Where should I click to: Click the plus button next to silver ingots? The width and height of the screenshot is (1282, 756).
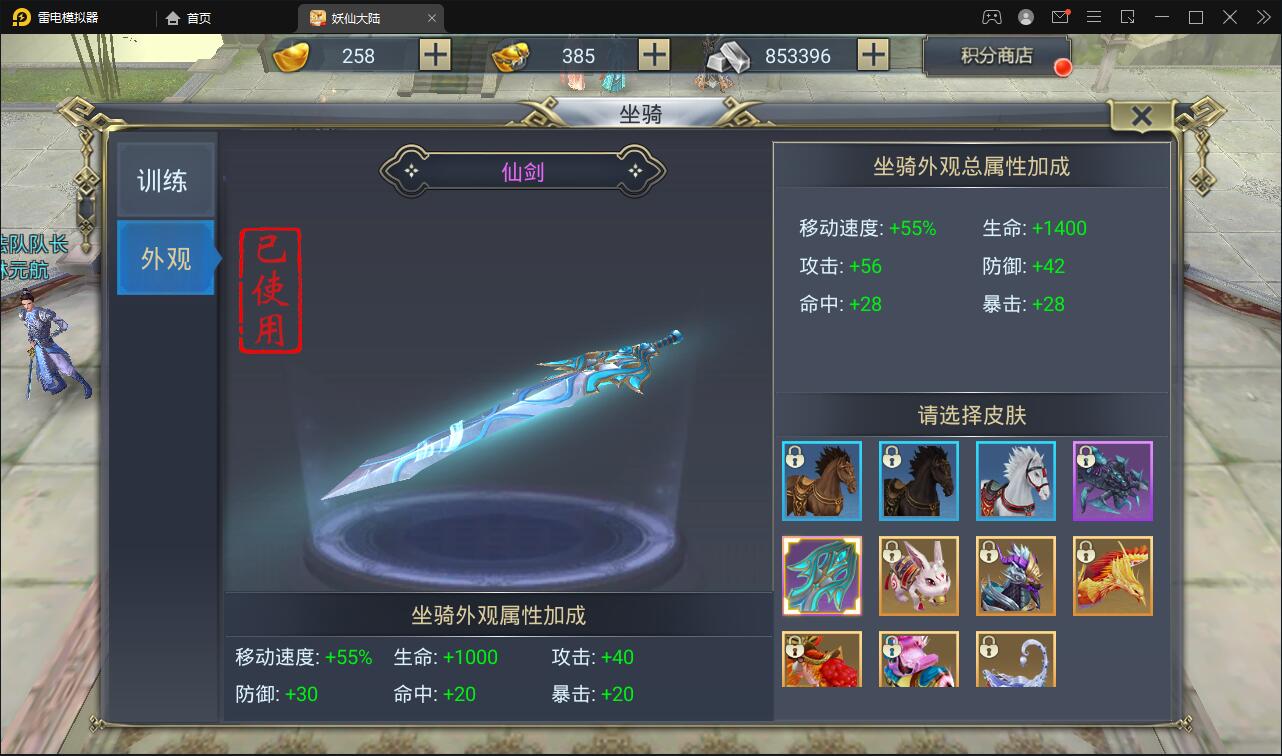875,56
